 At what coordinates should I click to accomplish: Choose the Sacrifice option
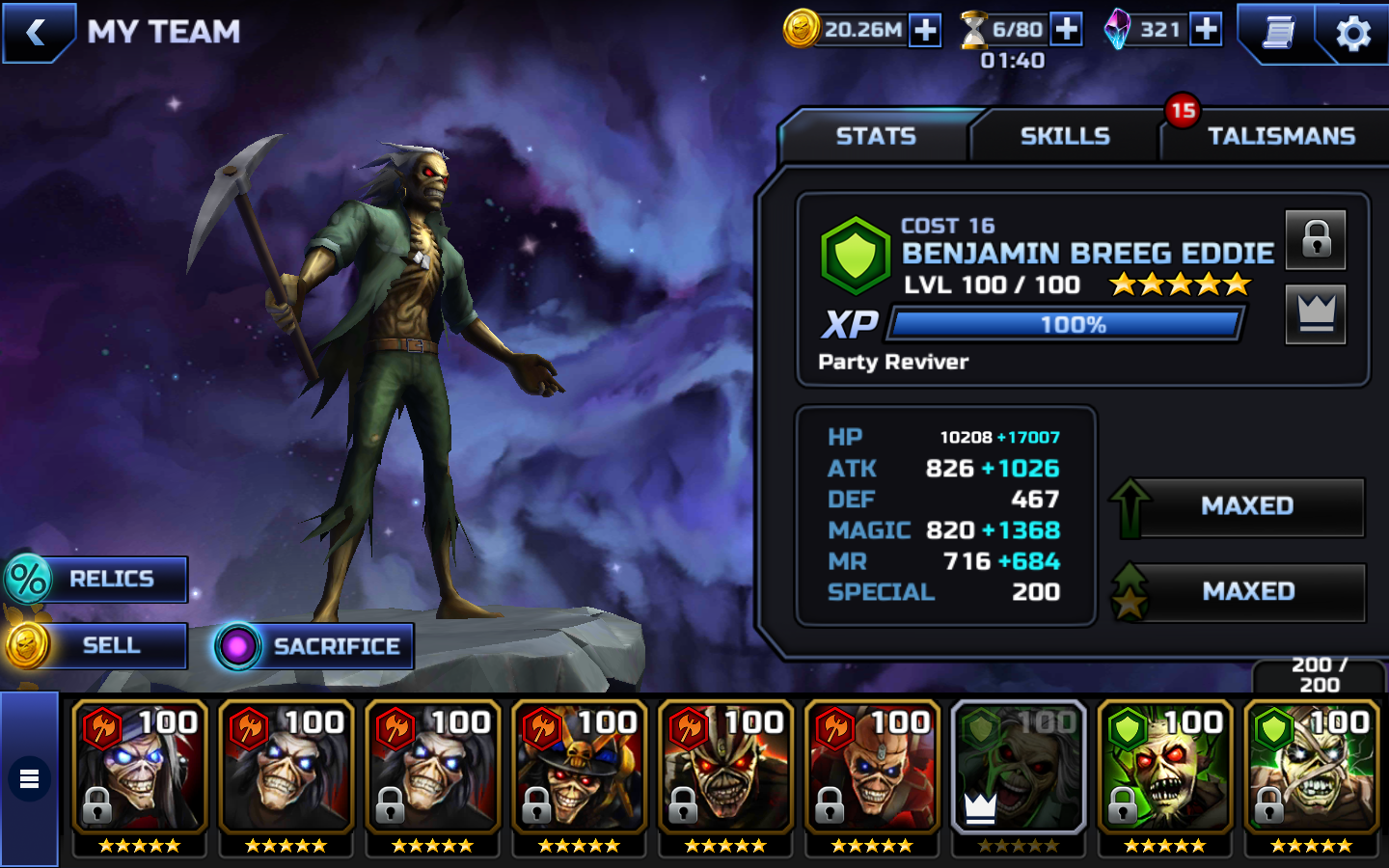pos(315,646)
